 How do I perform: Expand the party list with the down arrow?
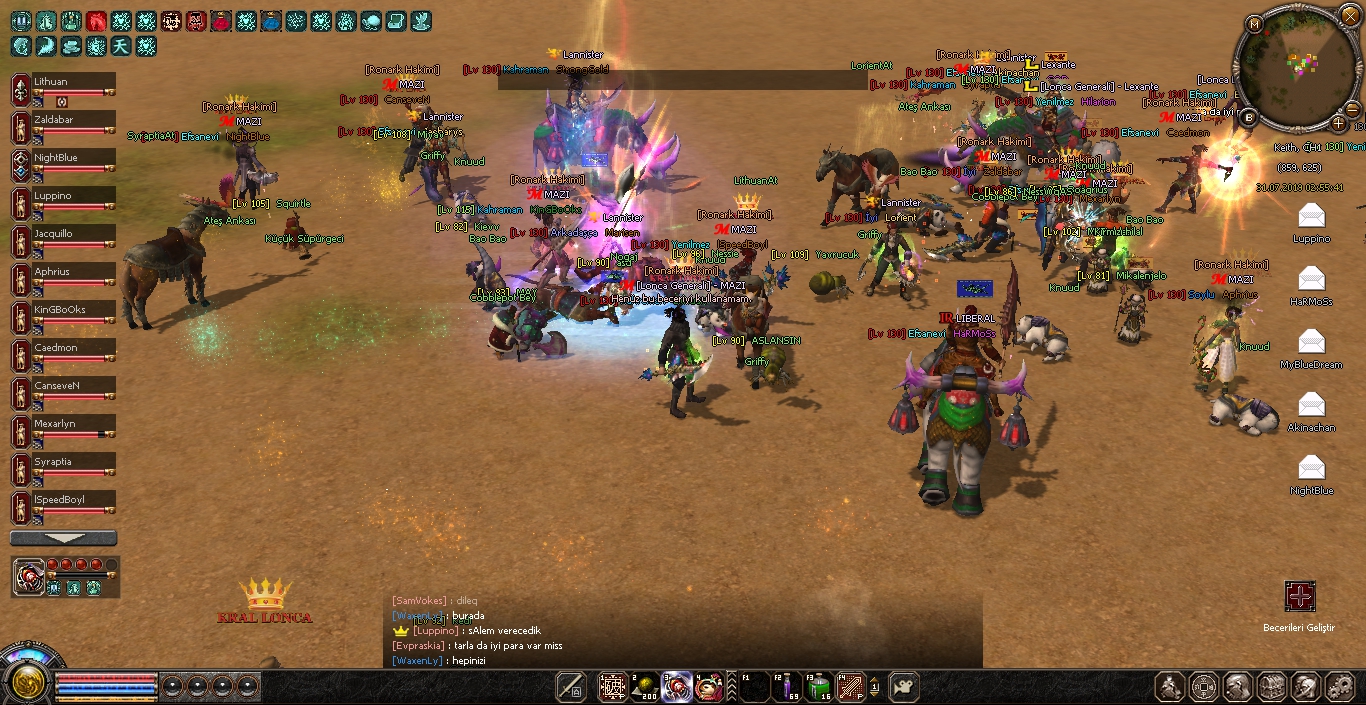(63, 538)
